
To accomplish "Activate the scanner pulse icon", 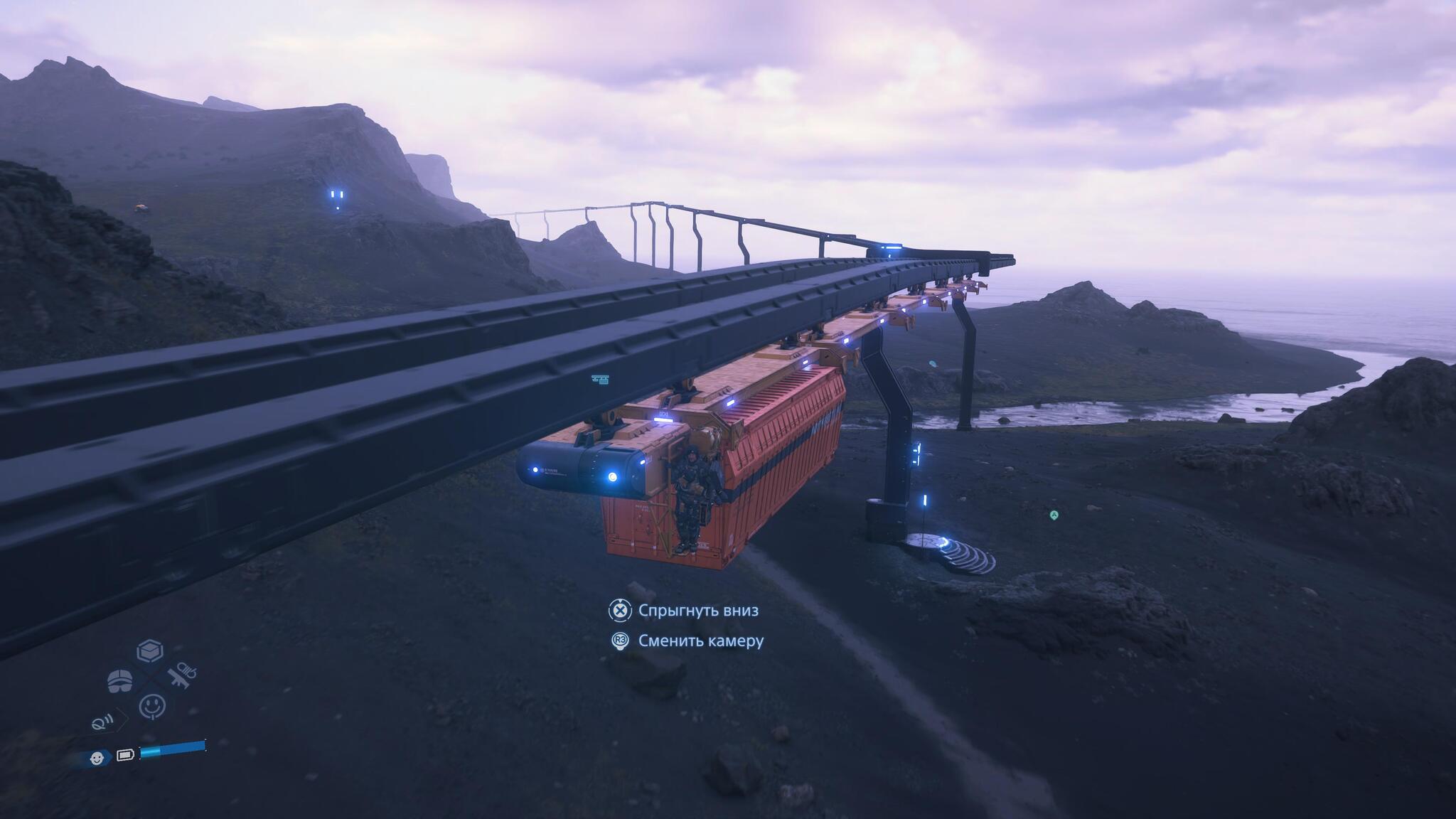I will pyautogui.click(x=102, y=724).
